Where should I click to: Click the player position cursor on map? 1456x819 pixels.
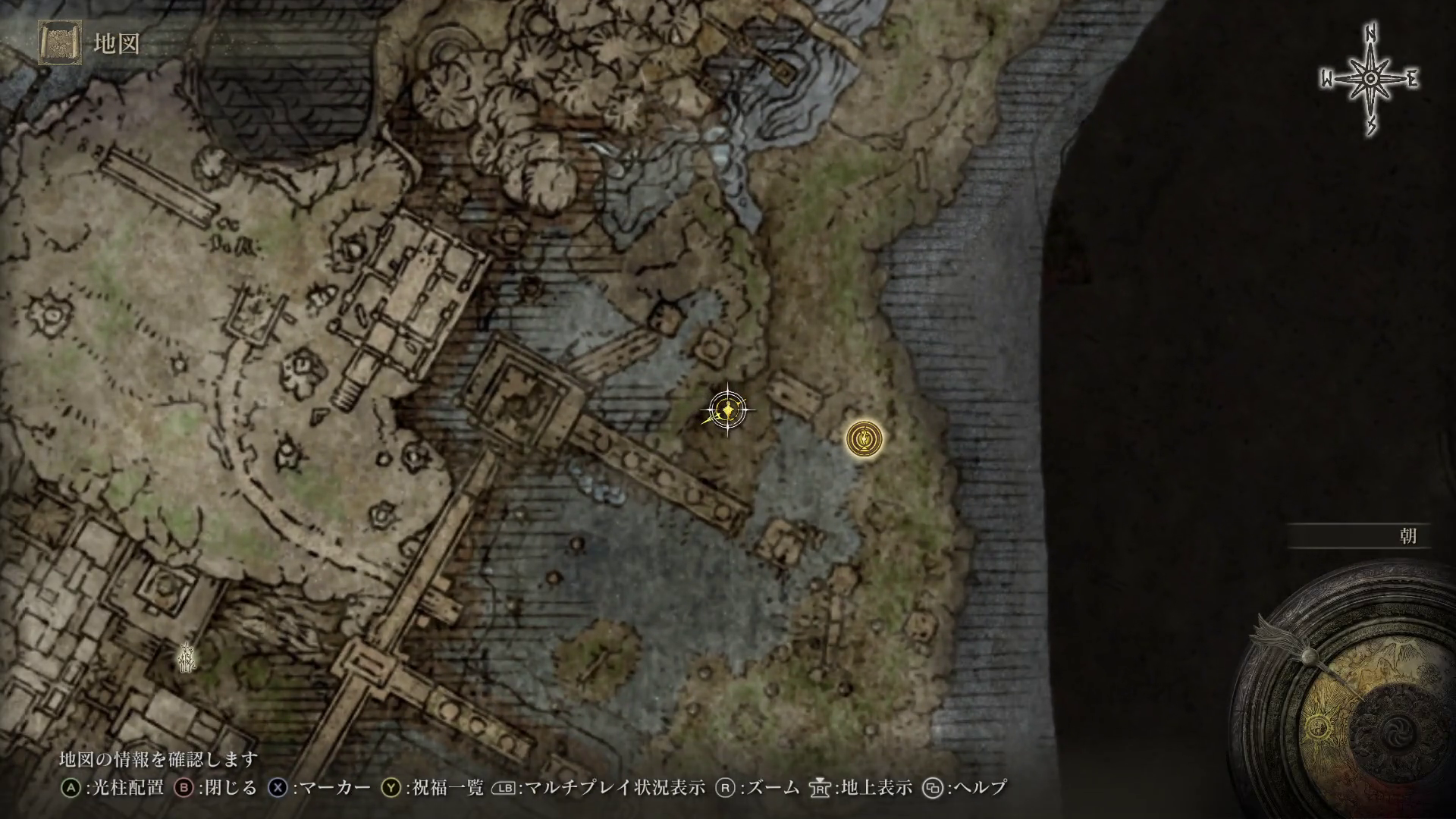tap(727, 411)
